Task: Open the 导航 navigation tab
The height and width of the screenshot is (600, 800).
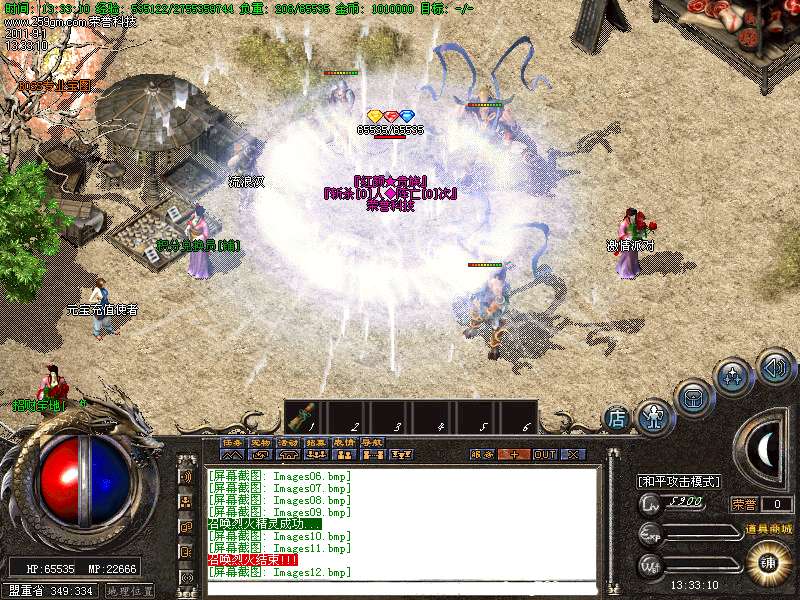Action: click(x=372, y=442)
